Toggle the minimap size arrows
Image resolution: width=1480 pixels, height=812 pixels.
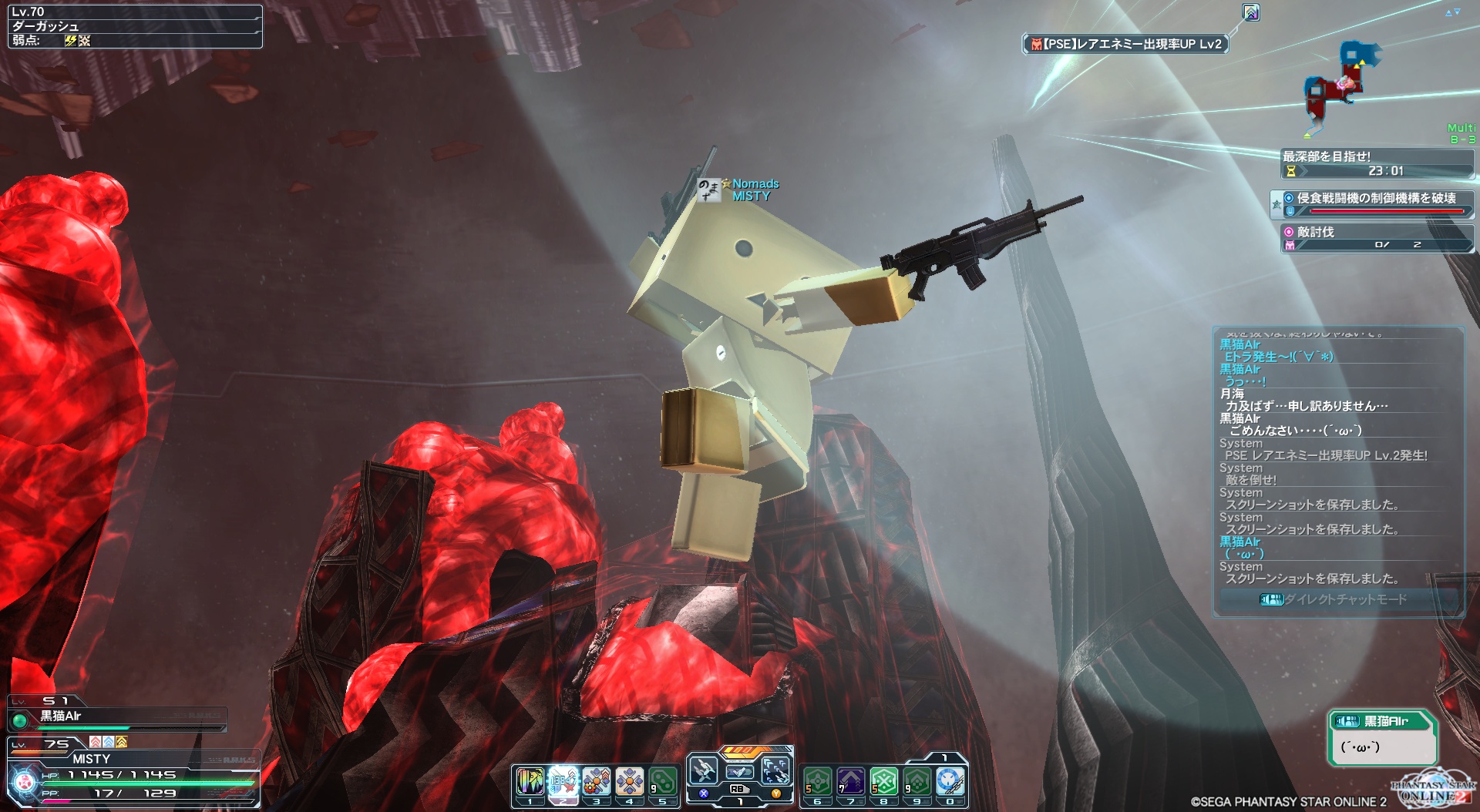pos(1452,12)
